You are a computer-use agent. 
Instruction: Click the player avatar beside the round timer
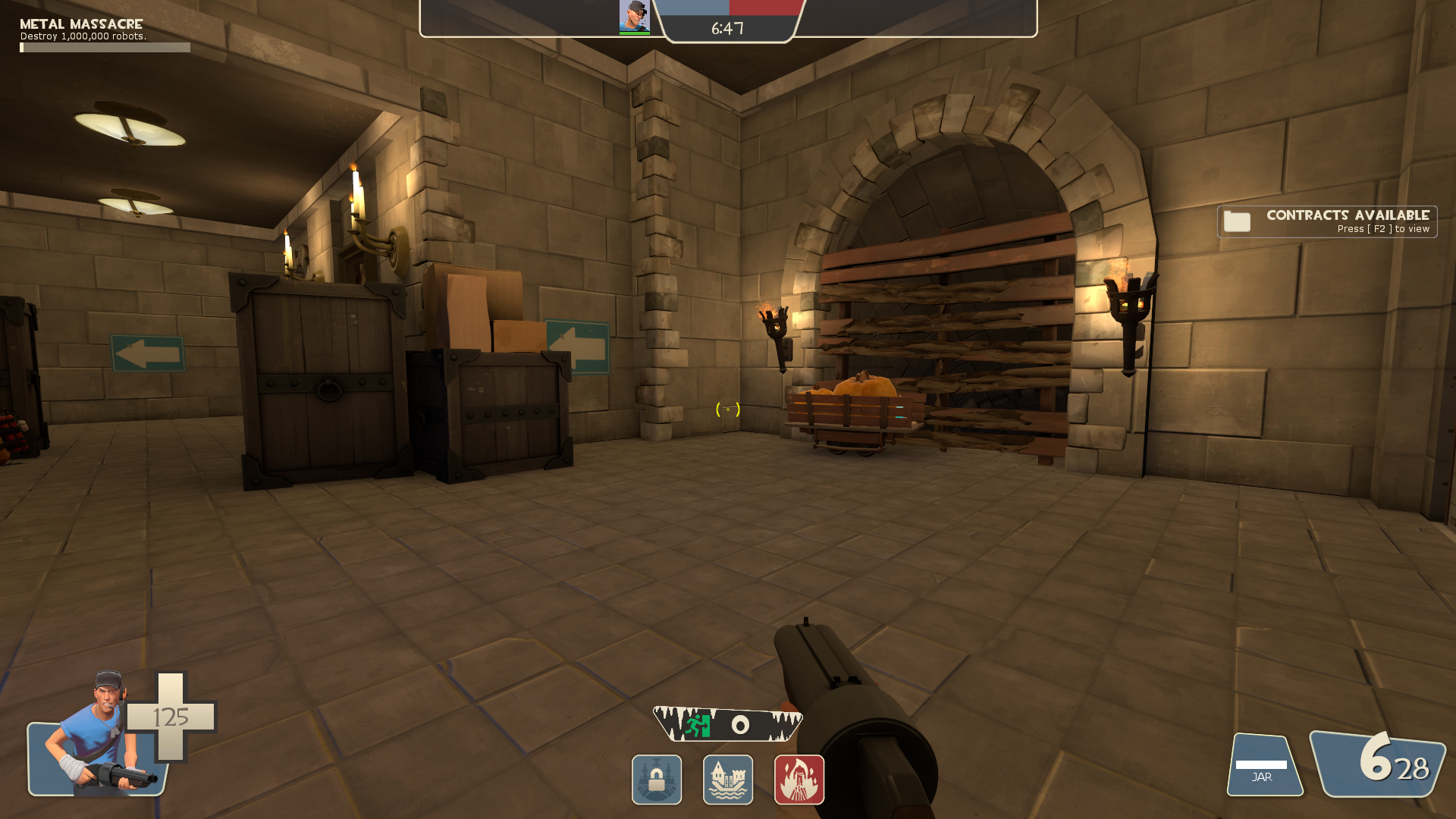click(634, 17)
